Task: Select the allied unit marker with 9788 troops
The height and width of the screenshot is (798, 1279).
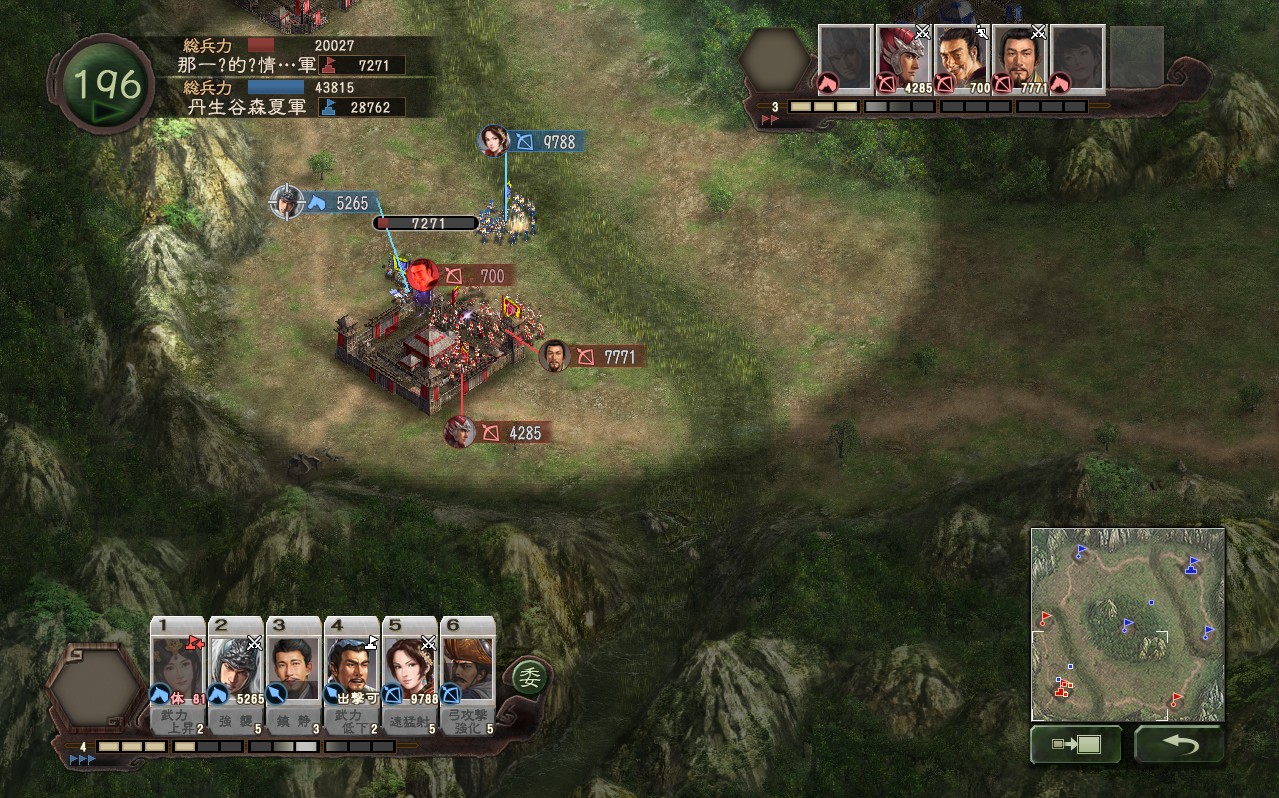Action: click(494, 141)
